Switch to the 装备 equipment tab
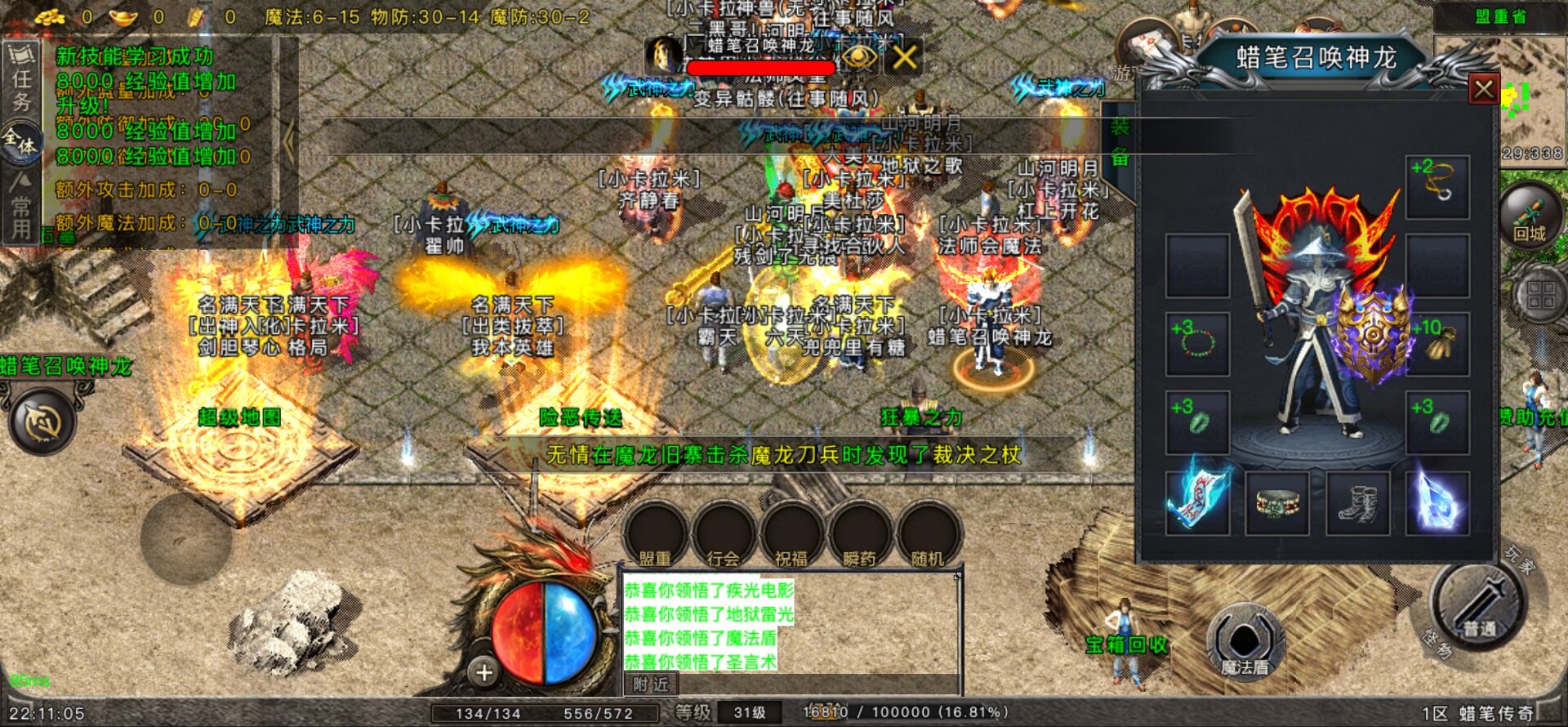Screen dimensions: 1568x727 click(x=1119, y=142)
